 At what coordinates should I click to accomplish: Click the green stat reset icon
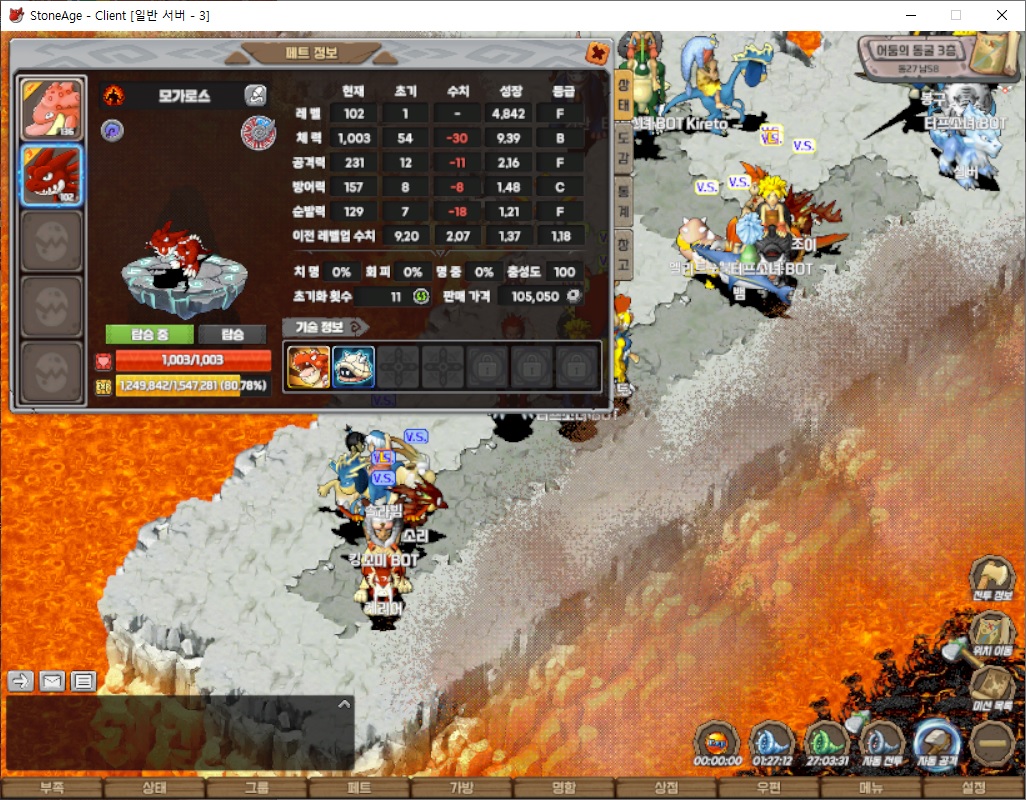pos(421,297)
